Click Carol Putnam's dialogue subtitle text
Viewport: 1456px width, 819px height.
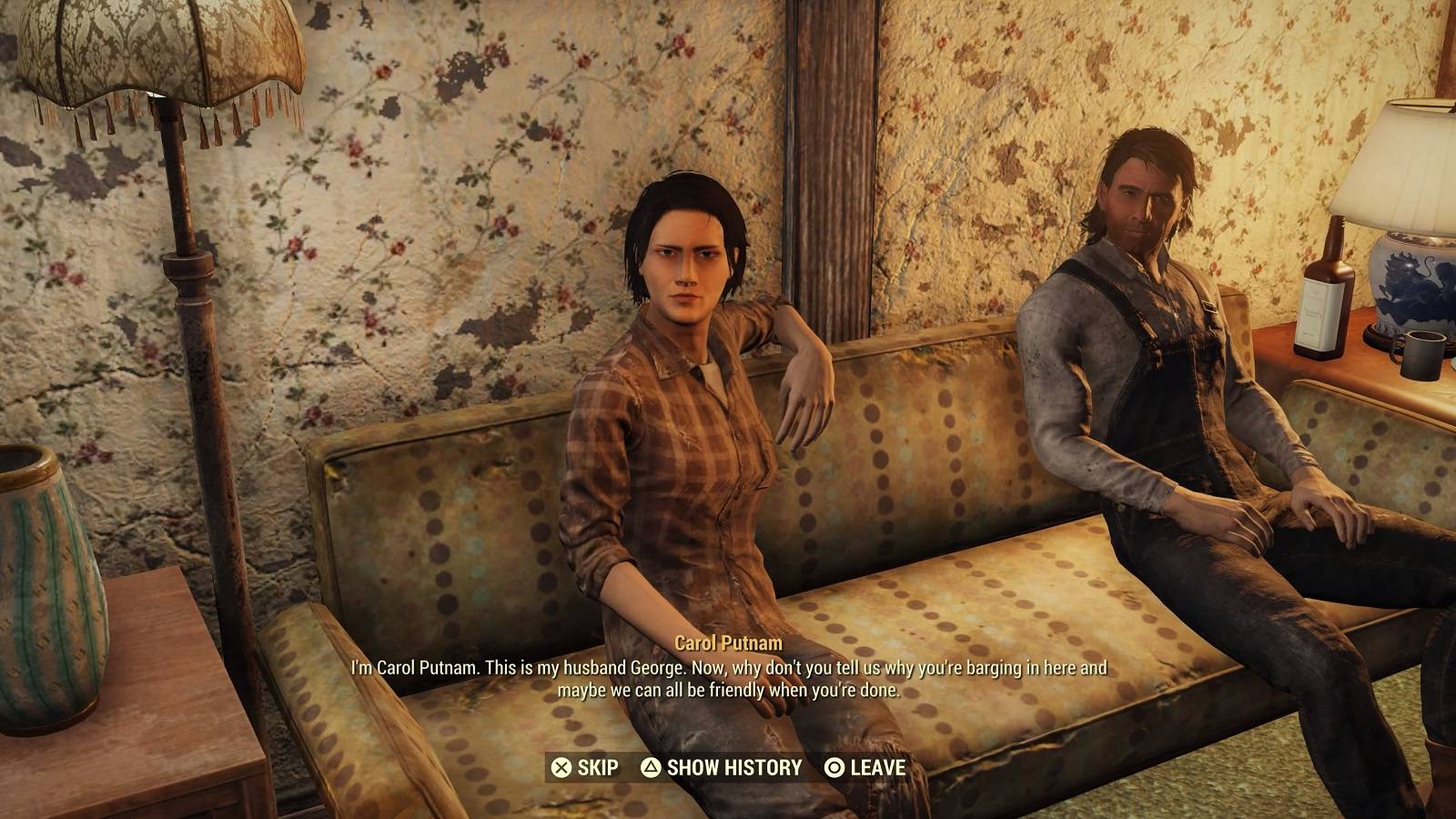[x=728, y=682]
